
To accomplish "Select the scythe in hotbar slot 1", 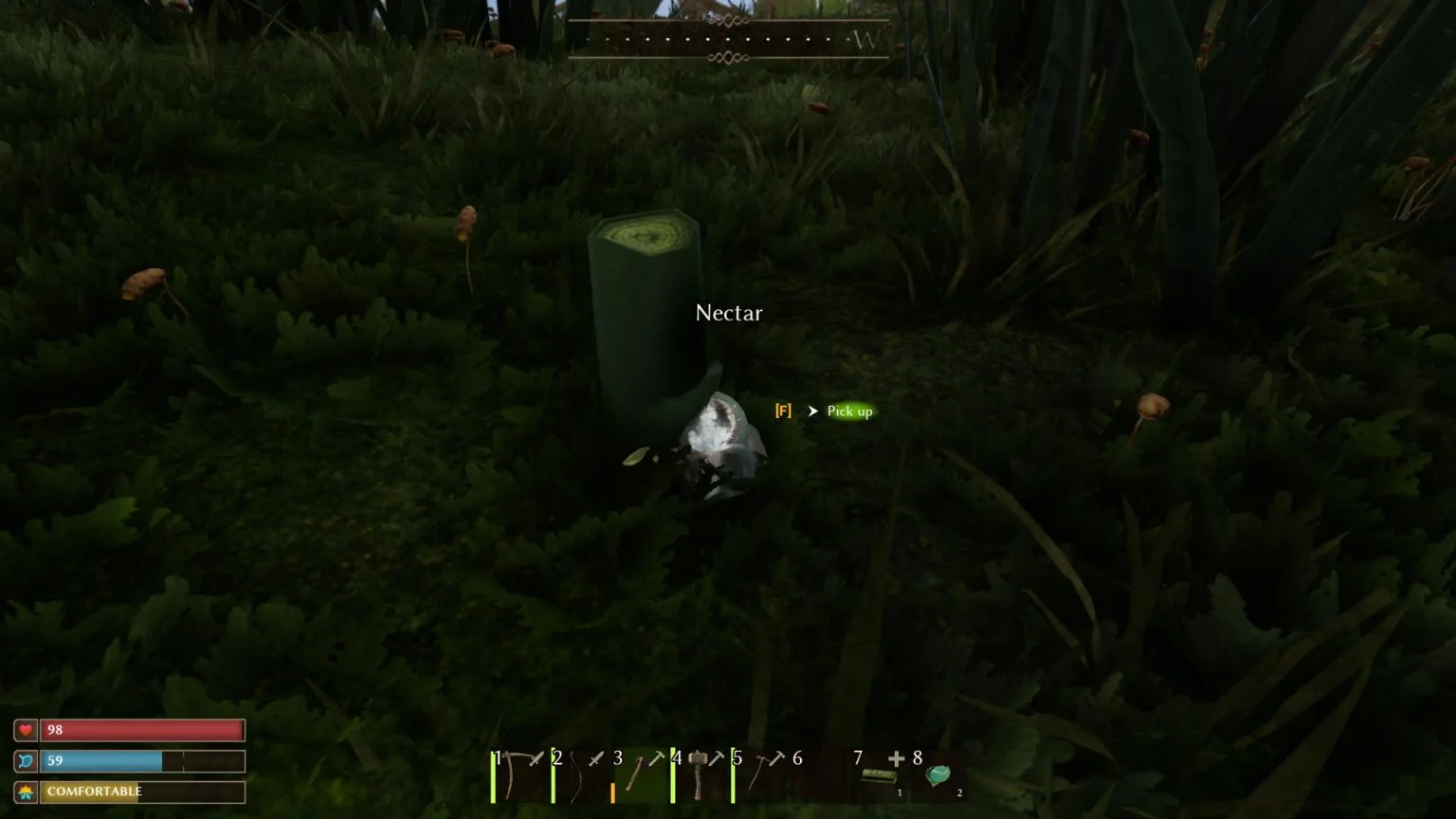I will (x=516, y=777).
